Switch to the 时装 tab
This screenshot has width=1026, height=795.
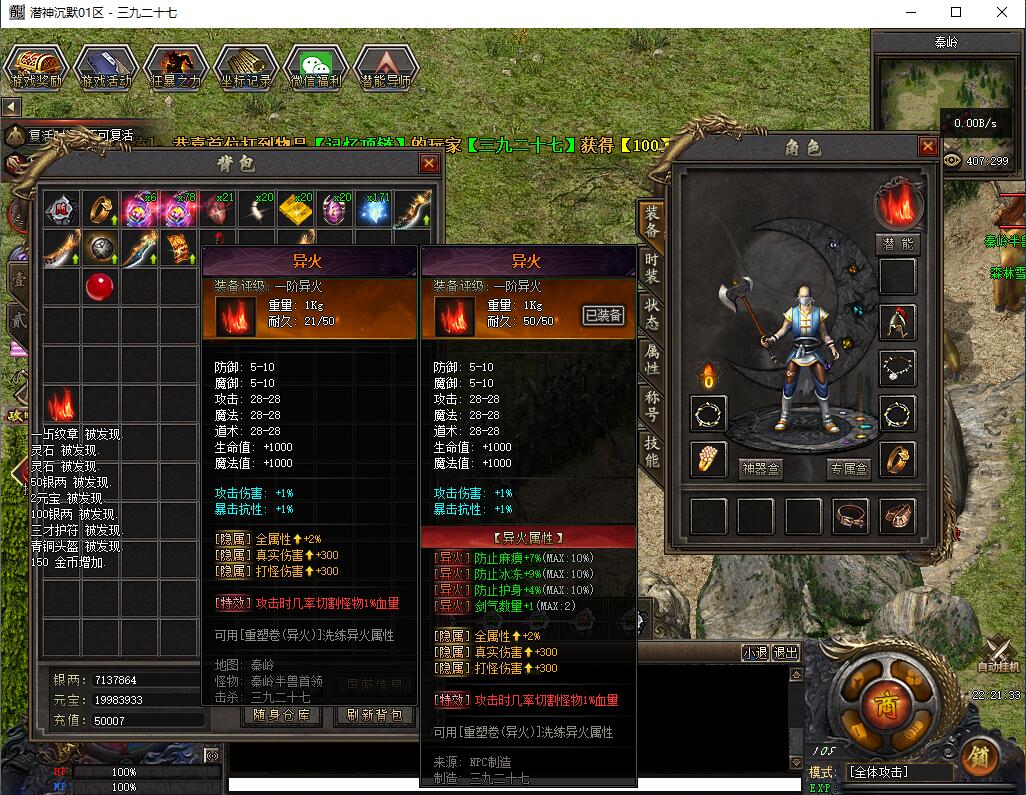tap(651, 269)
